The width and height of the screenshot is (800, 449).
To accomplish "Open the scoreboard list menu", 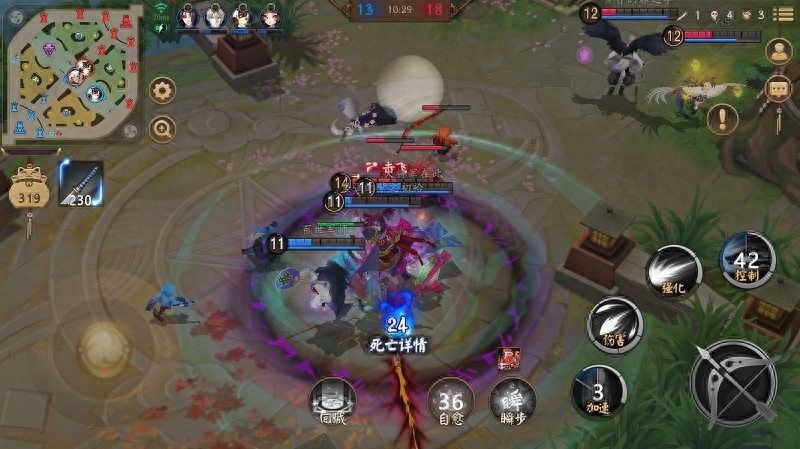I will click(x=782, y=14).
